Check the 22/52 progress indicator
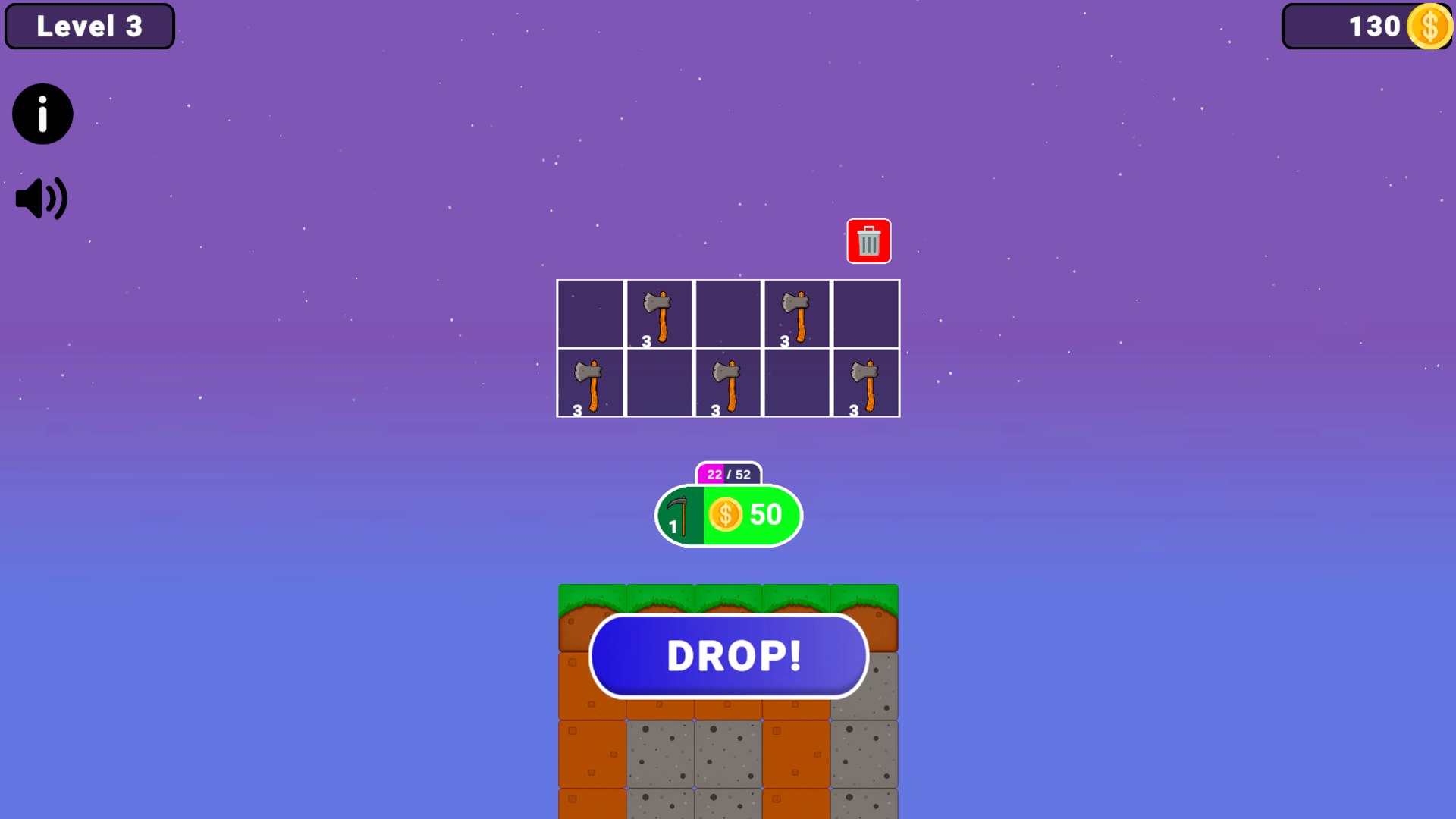Image resolution: width=1456 pixels, height=819 pixels. [x=727, y=474]
